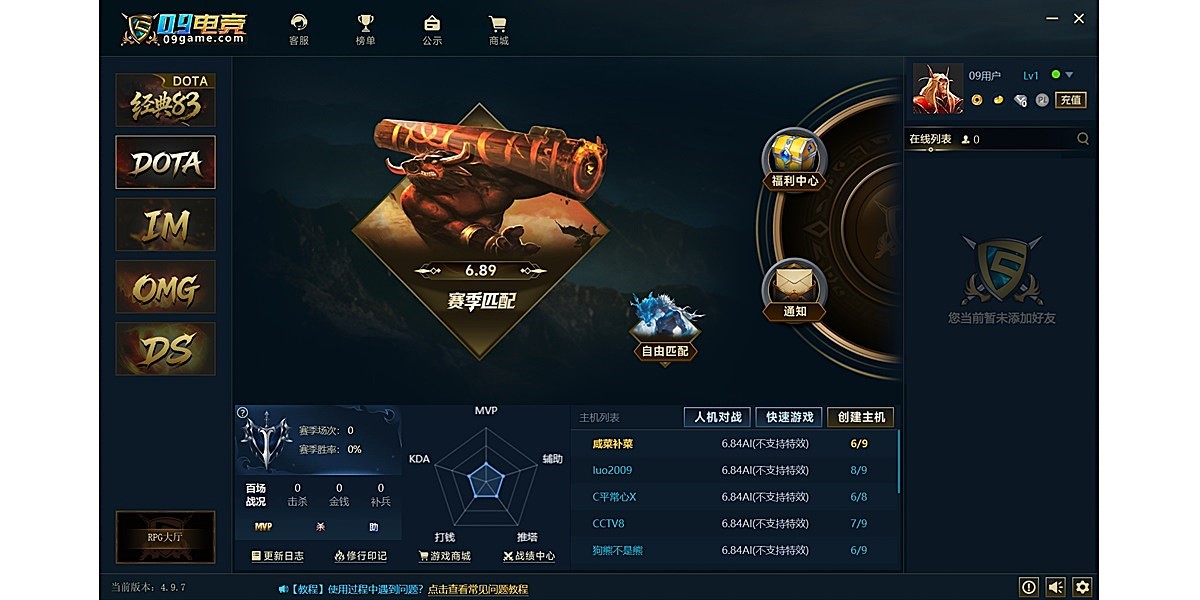Screen dimensions: 1200x600
Task: Click the 充值 recharge button
Action: point(1071,100)
